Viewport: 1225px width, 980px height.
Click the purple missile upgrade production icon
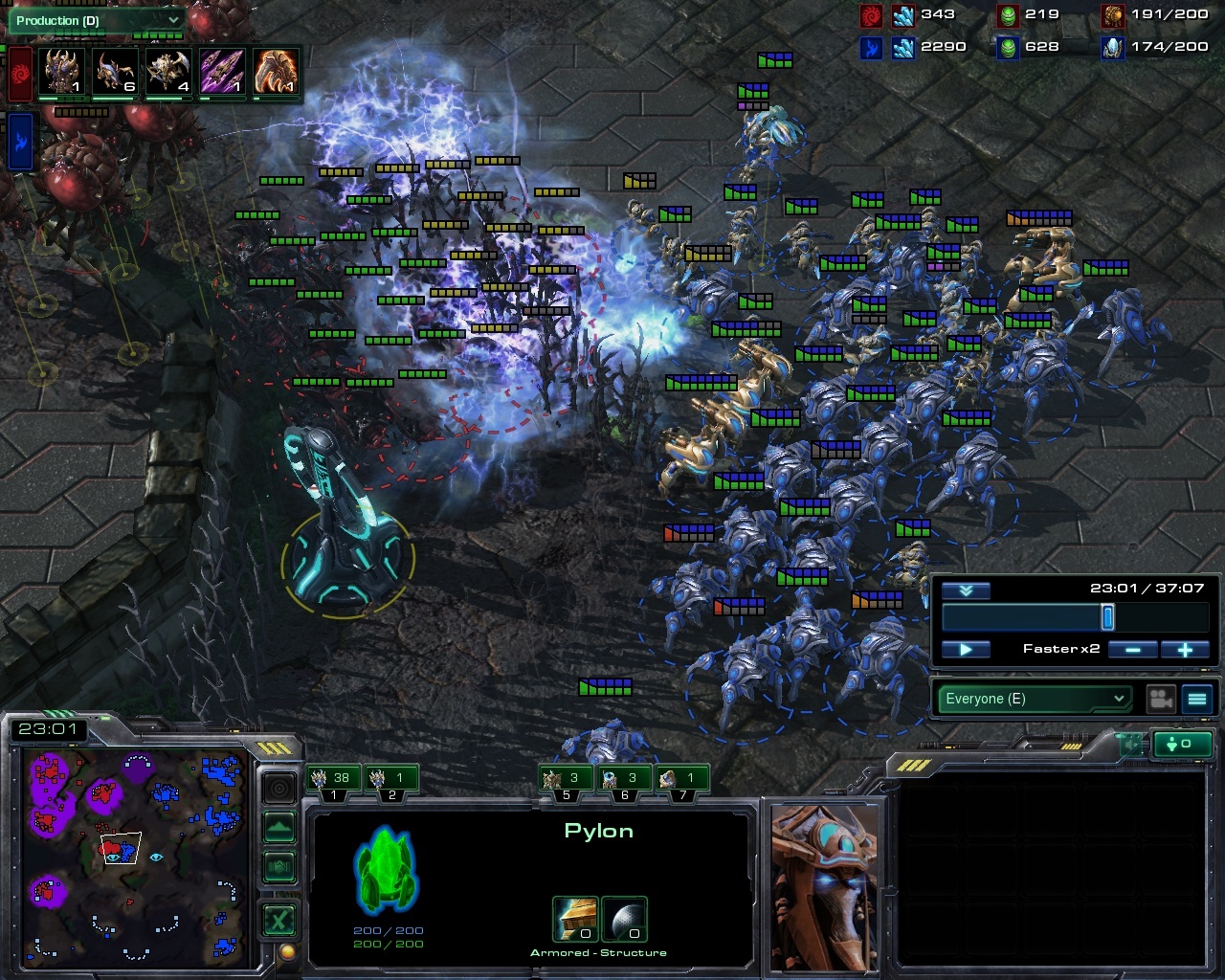point(222,73)
